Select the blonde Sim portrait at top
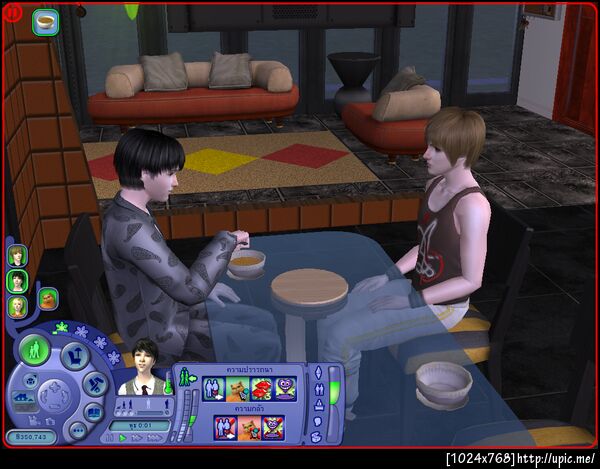Screen dimensions: 600x469 (17, 255)
